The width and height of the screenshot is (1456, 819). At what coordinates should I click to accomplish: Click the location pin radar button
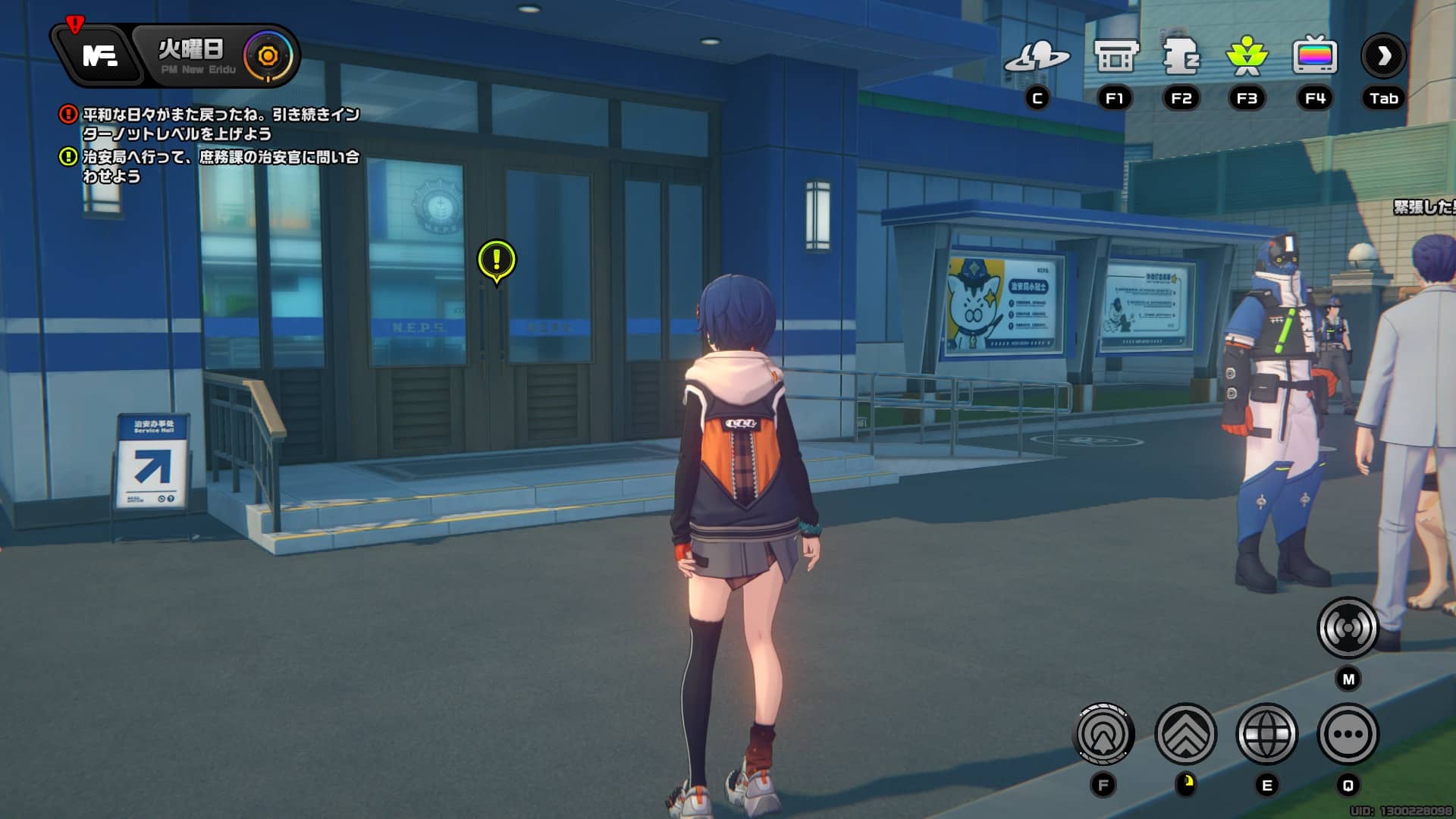pos(1105,734)
